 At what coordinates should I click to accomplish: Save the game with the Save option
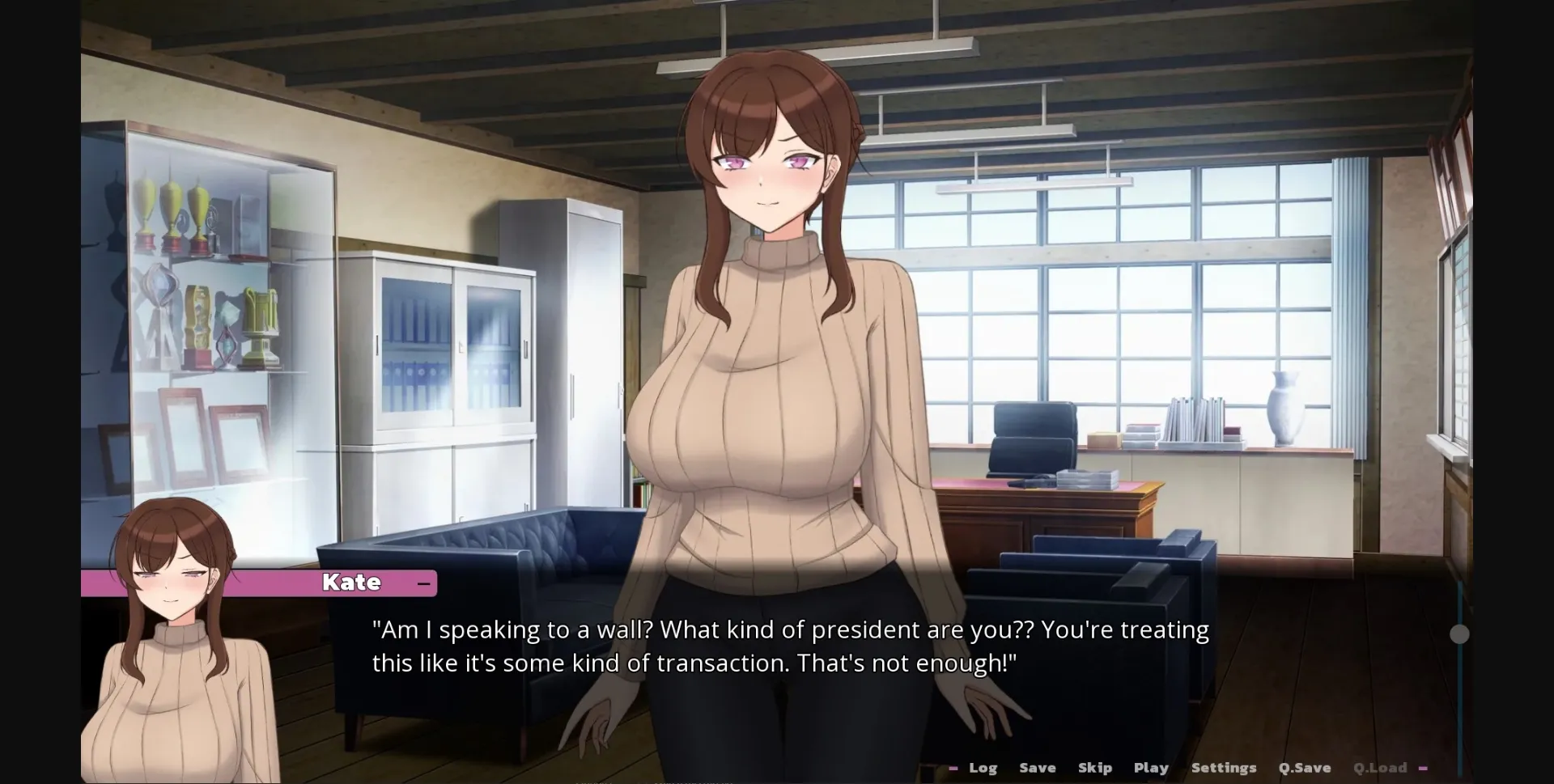1038,767
